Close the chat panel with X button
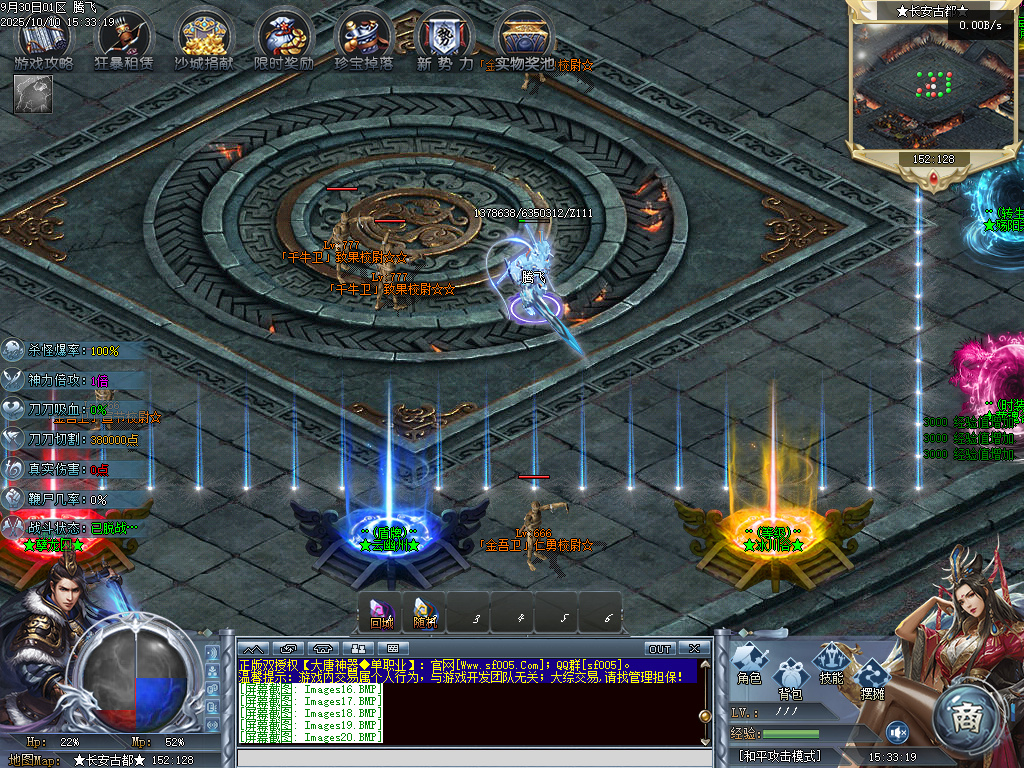Viewport: 1024px width, 768px height. 694,649
